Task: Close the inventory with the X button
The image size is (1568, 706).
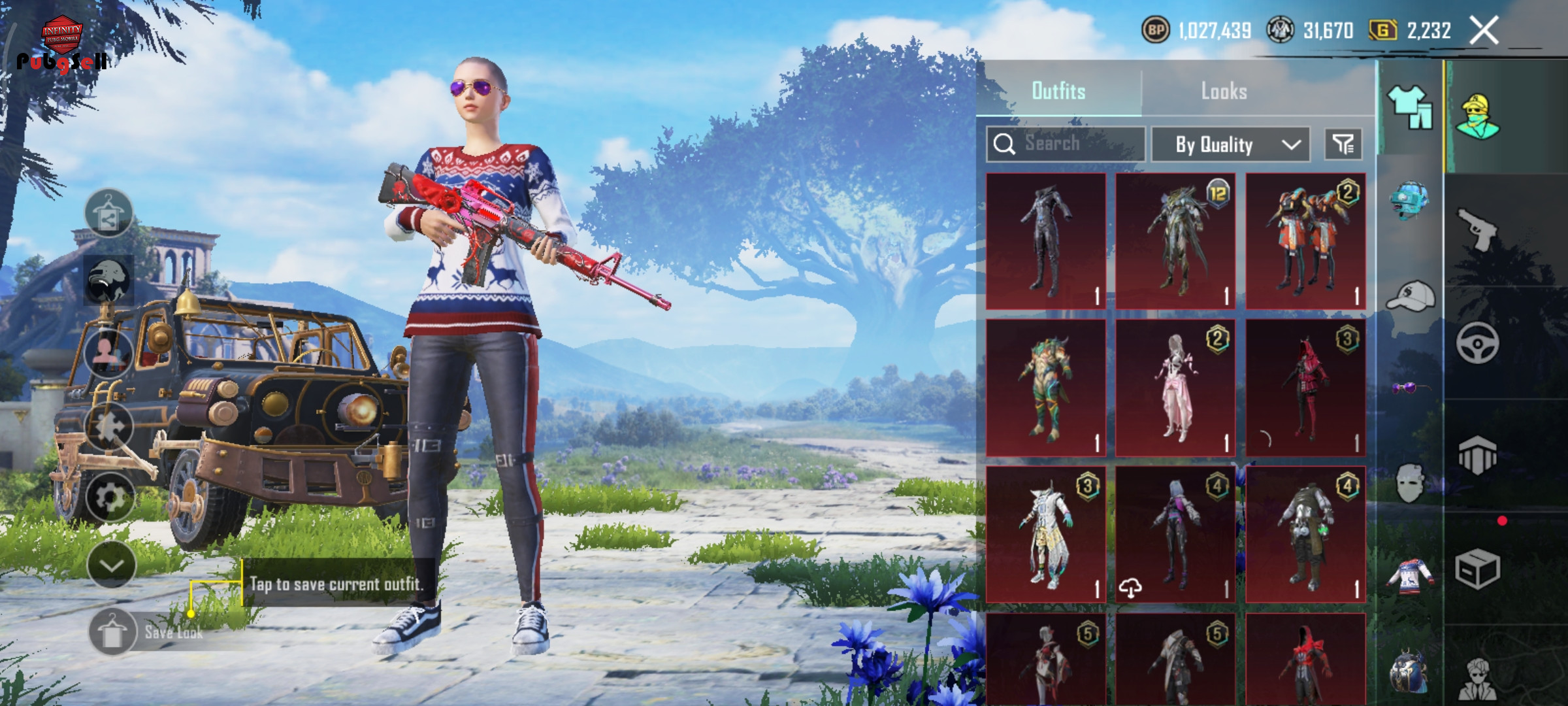Action: 1484,31
